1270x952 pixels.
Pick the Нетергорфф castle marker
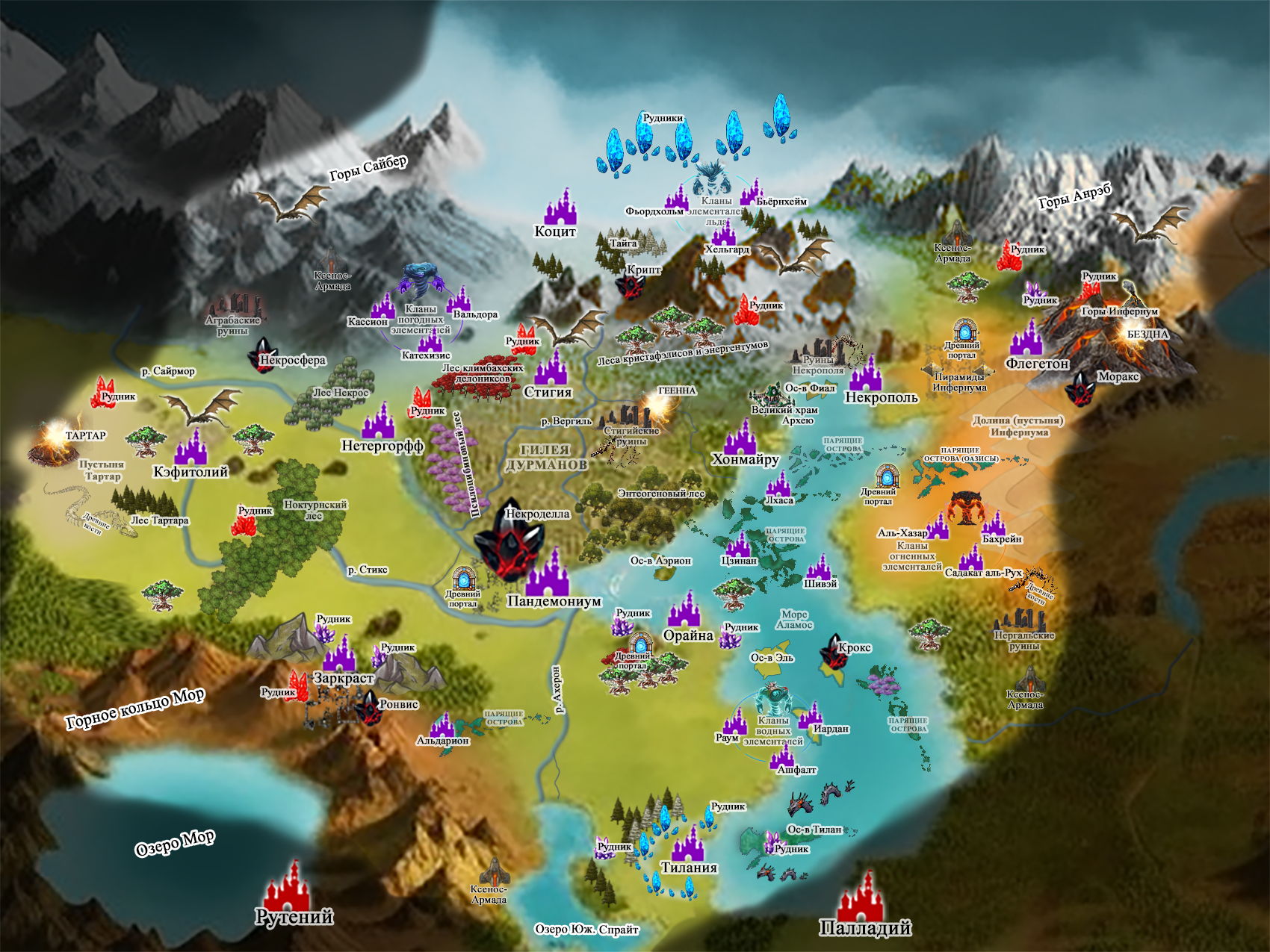coord(378,421)
